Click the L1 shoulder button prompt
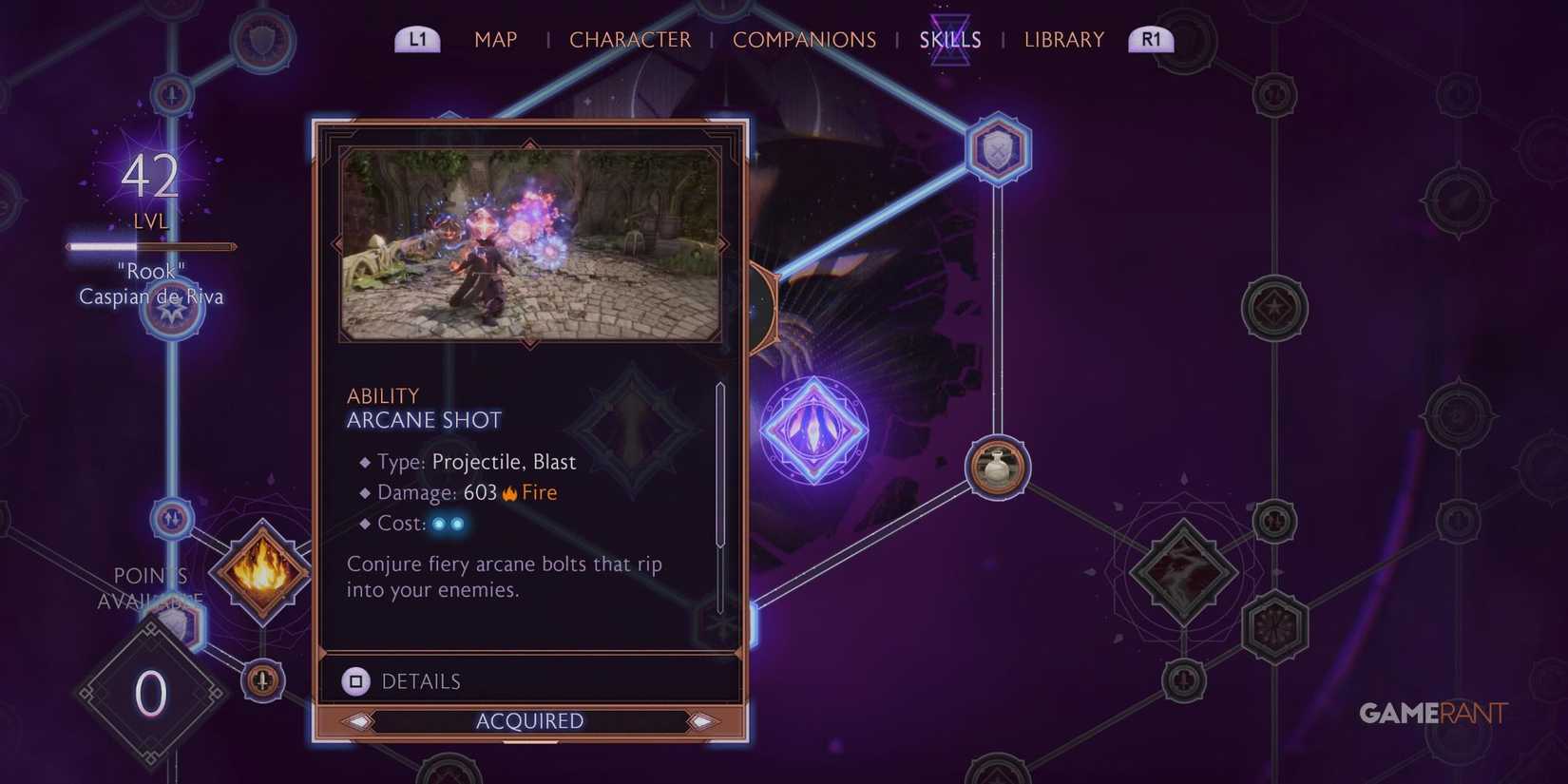The height and width of the screenshot is (784, 1568). click(x=417, y=39)
